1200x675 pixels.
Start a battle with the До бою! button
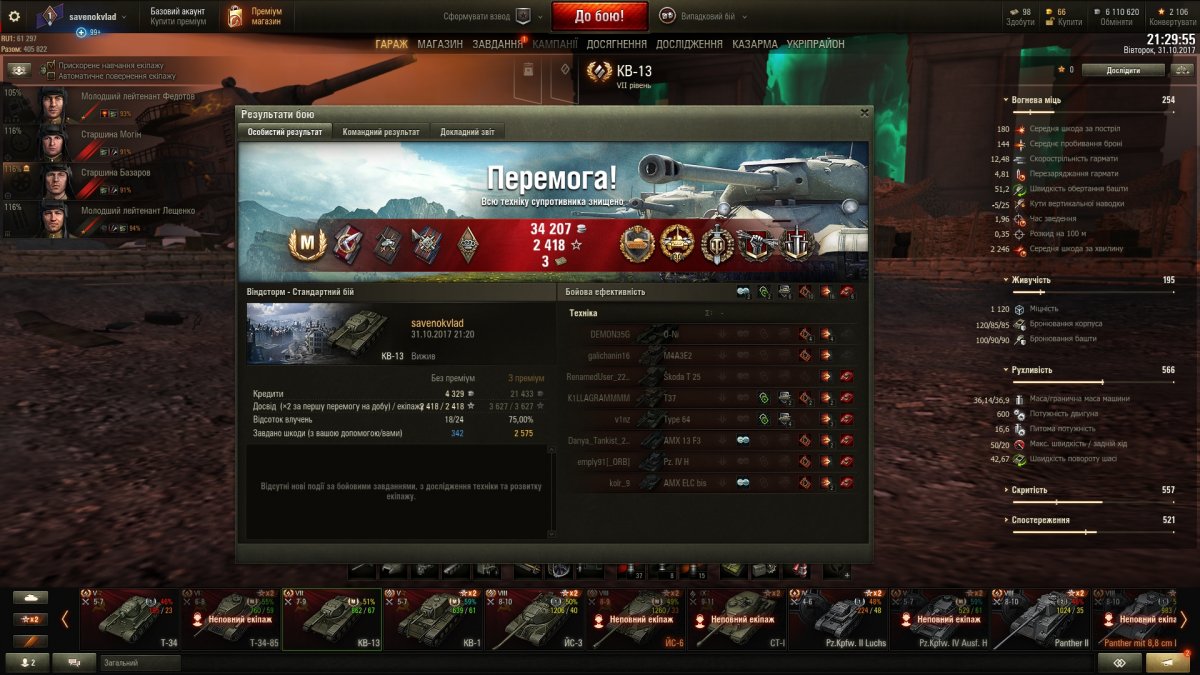coord(599,16)
